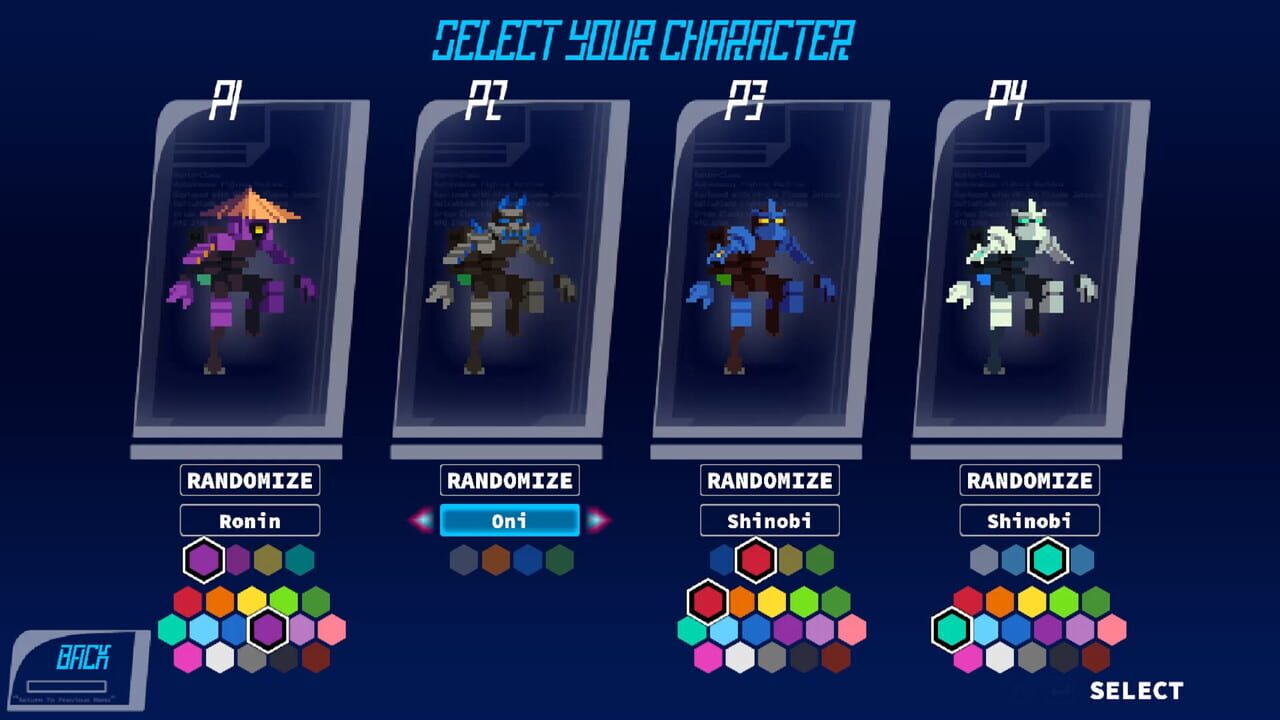Randomize the P4 character
Screen dimensions: 1280x720
point(1028,480)
